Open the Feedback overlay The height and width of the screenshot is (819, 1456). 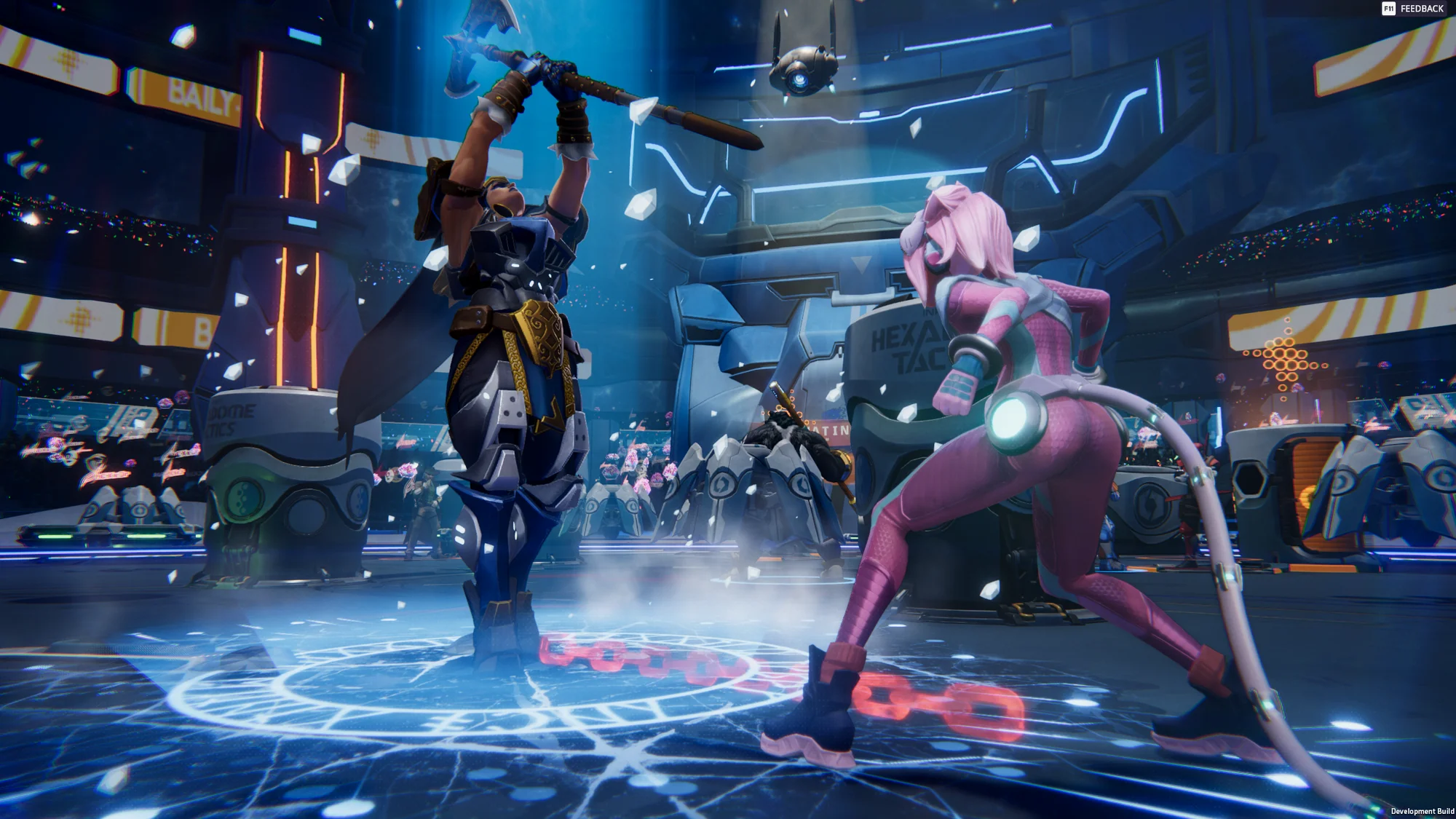pos(1412,9)
